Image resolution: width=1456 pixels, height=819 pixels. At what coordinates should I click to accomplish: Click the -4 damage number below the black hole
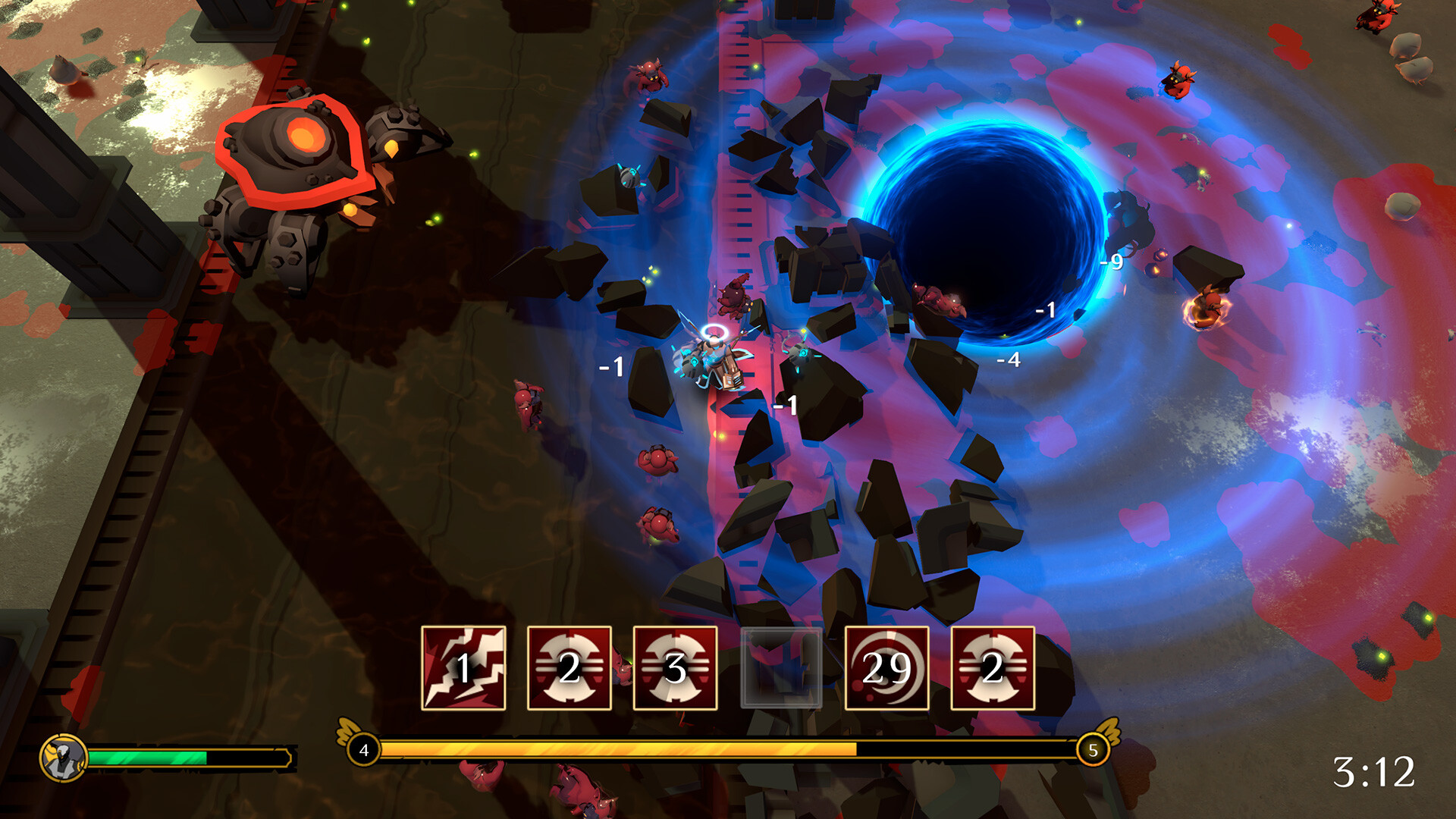(x=1009, y=359)
